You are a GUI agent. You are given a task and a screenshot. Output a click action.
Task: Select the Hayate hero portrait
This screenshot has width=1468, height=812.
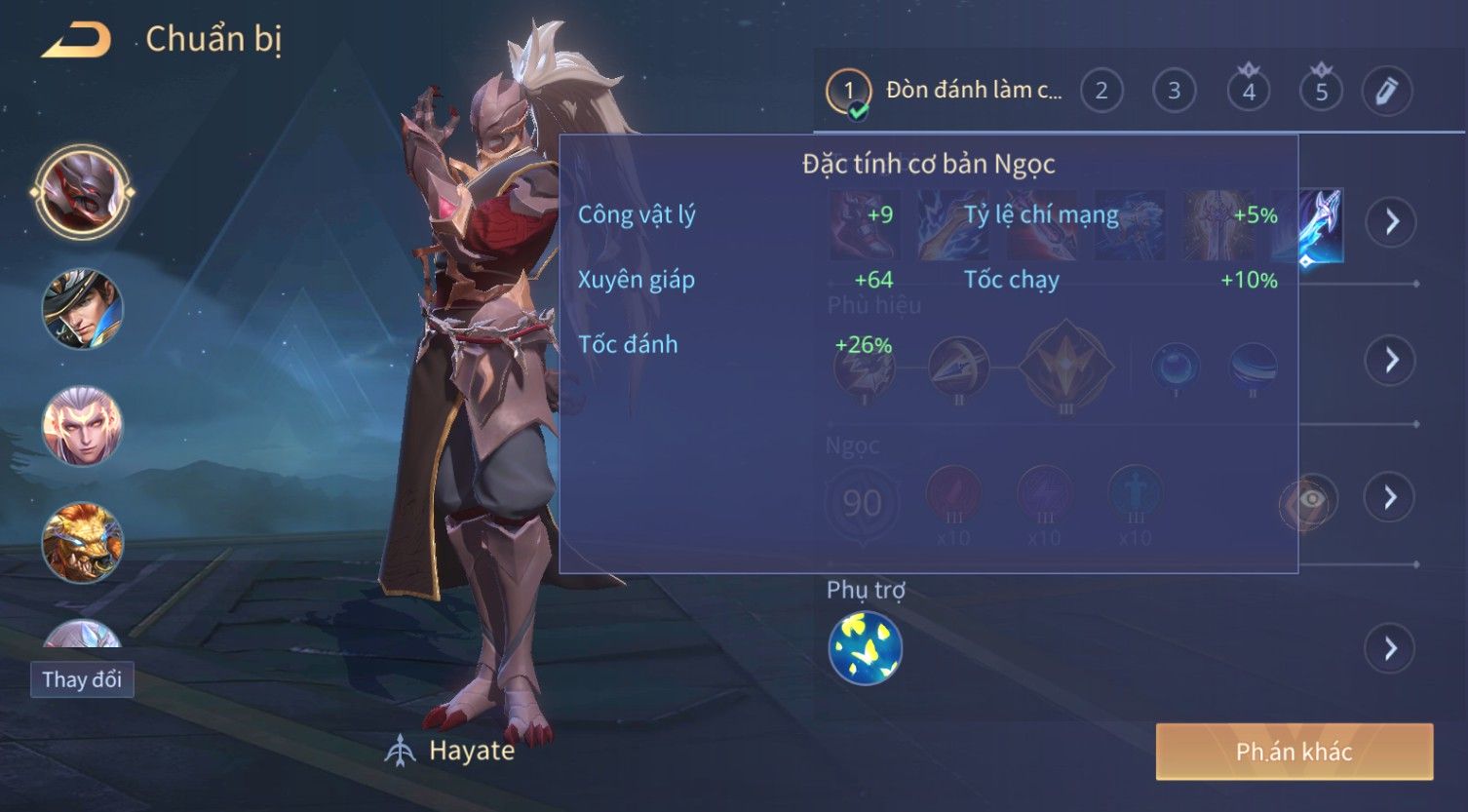(x=83, y=191)
